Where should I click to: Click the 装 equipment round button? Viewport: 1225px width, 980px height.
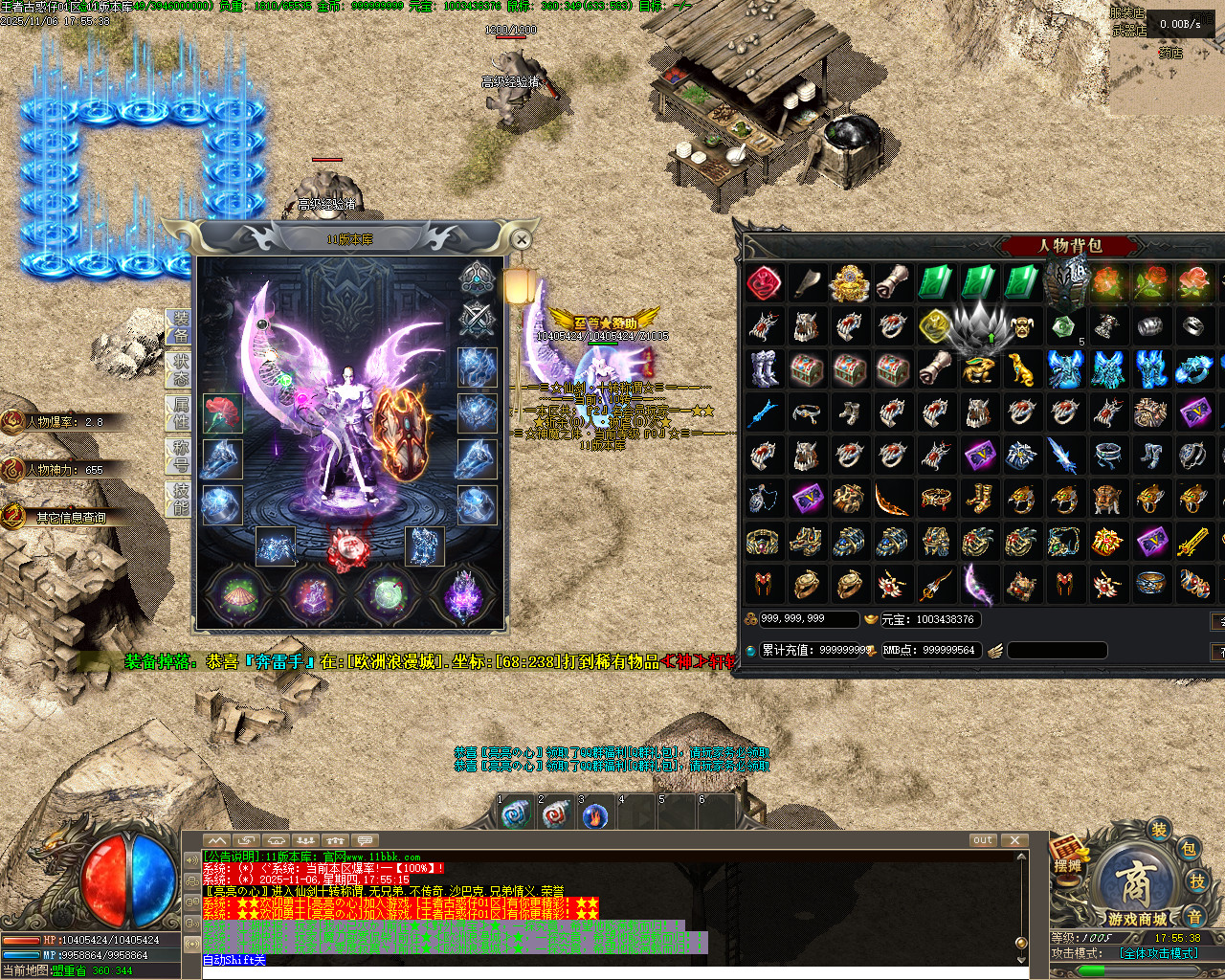point(1159,829)
